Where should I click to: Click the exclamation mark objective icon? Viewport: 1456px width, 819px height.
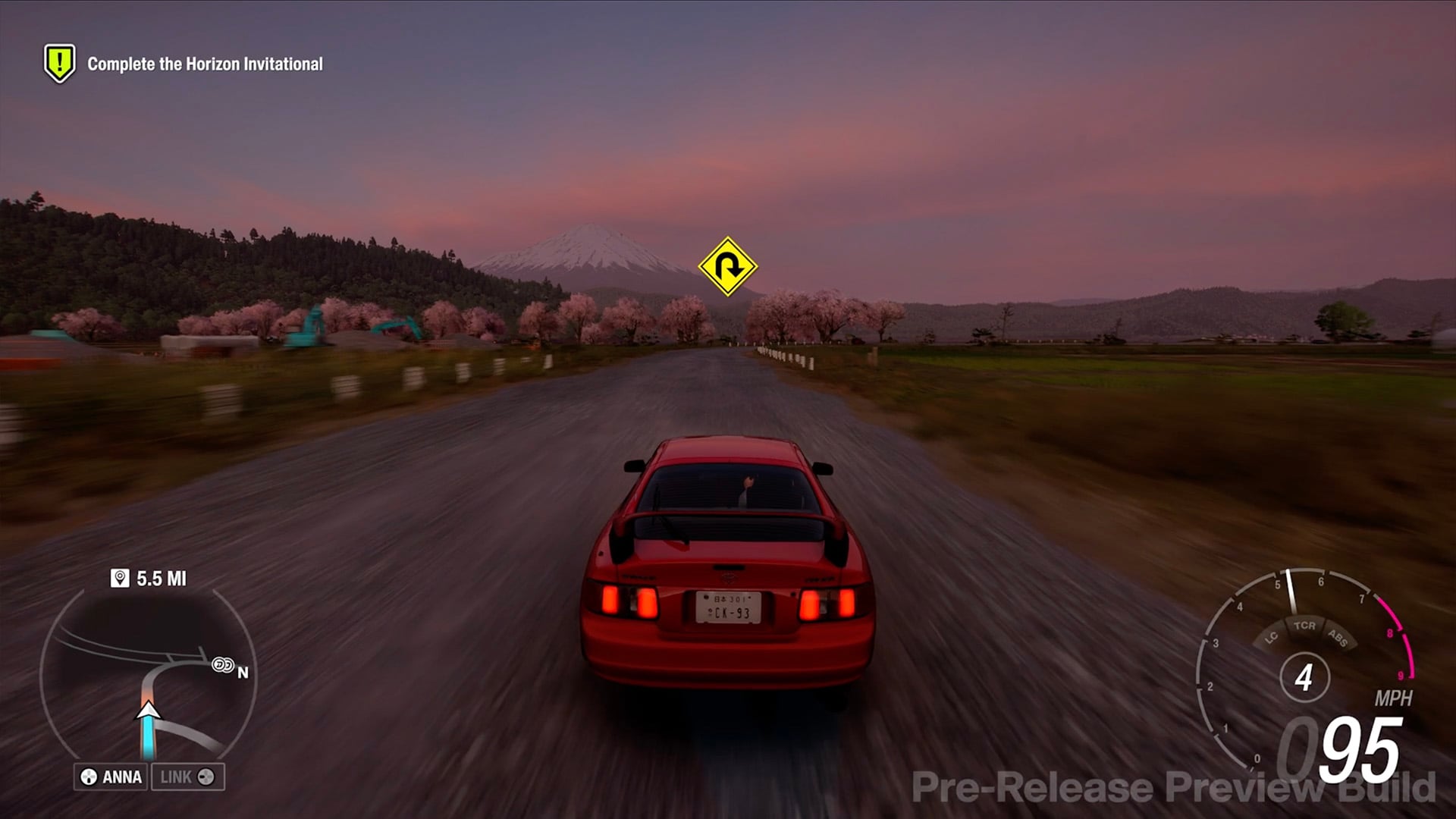click(58, 63)
